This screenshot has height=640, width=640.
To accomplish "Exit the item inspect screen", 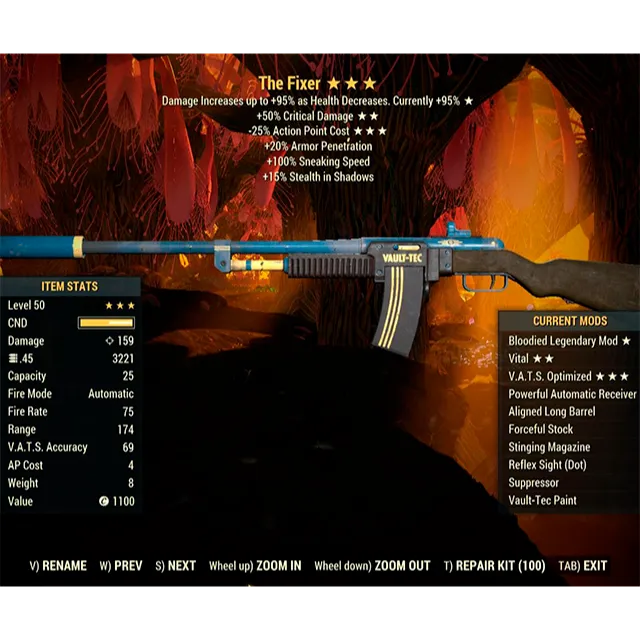I will (582, 566).
